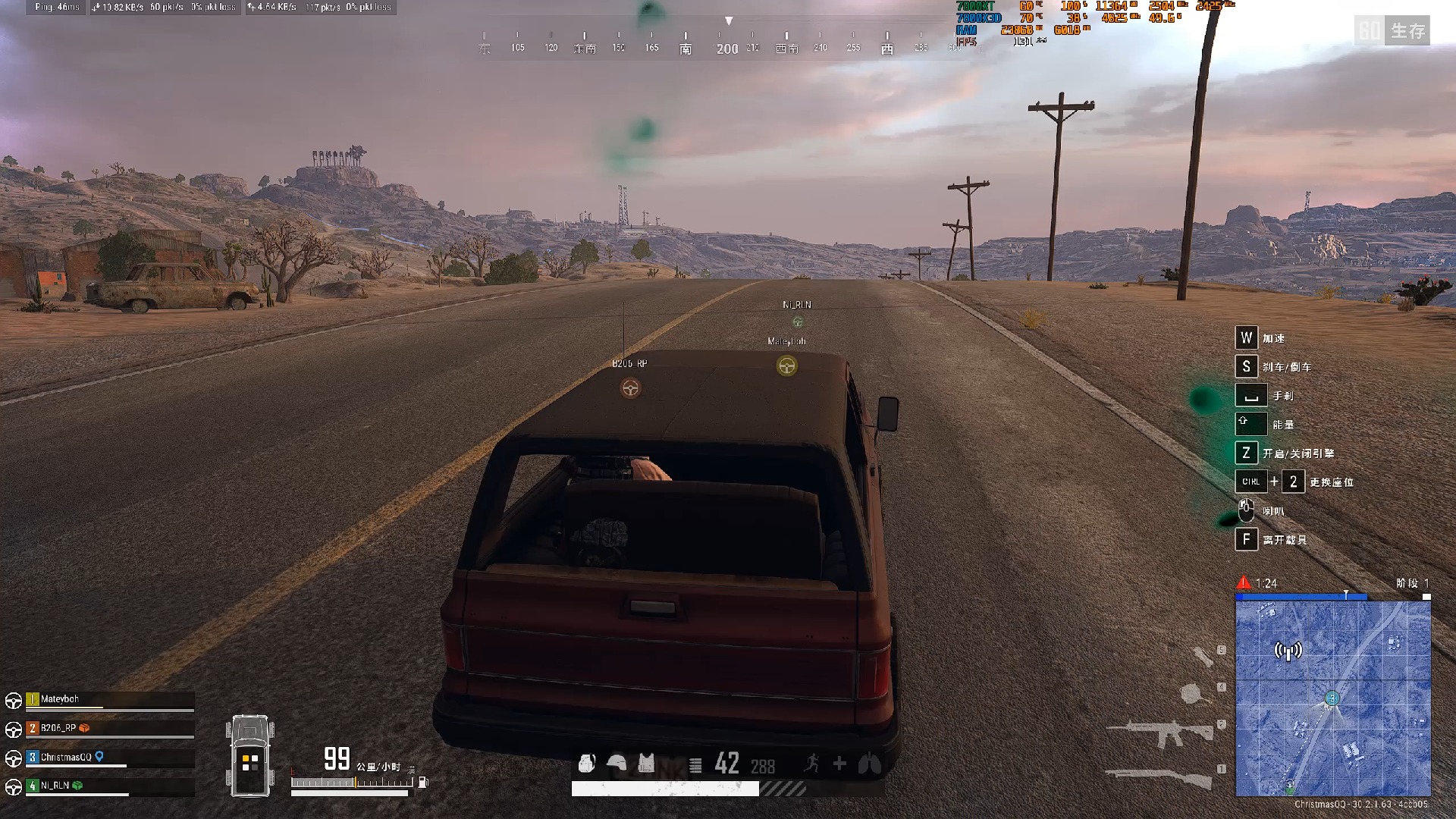Image resolution: width=1456 pixels, height=819 pixels.
Task: Click the armor vest status icon
Action: point(646,763)
